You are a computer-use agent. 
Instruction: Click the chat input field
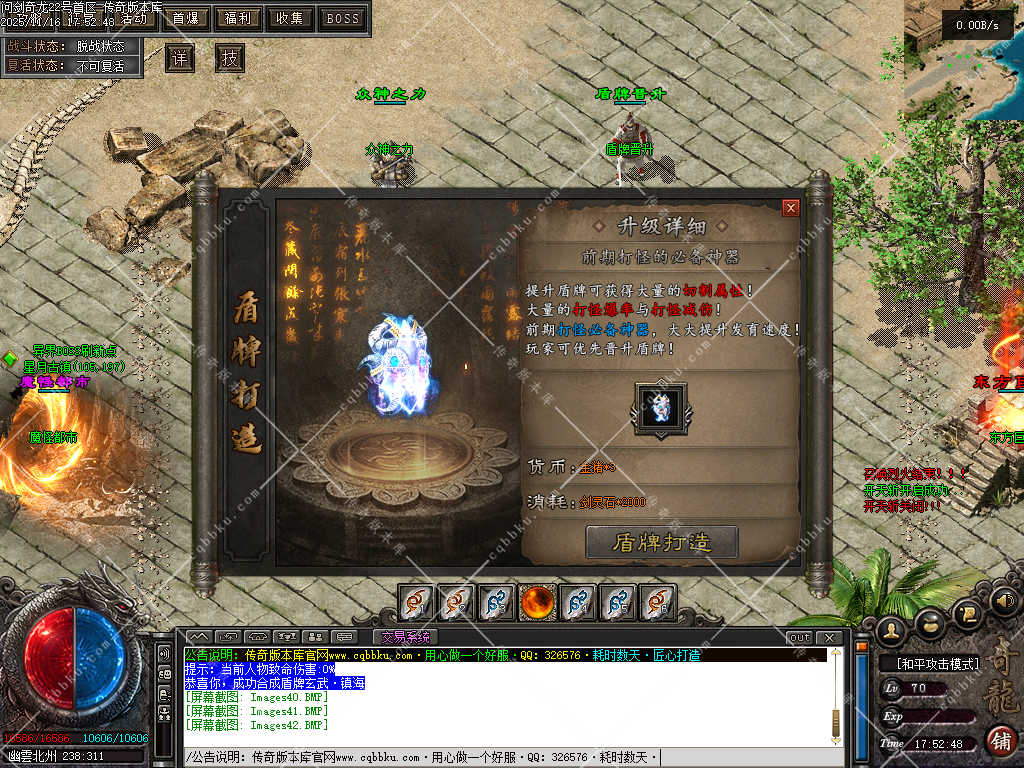point(500,757)
